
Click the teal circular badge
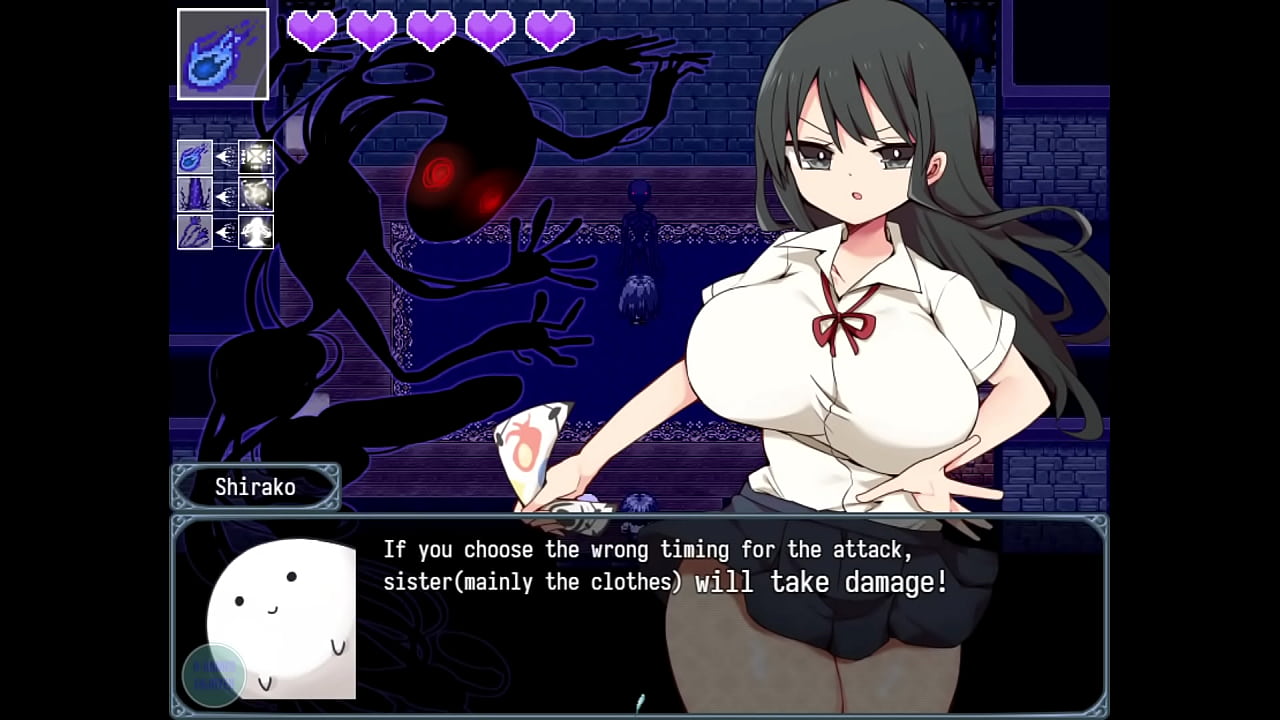pyautogui.click(x=213, y=674)
